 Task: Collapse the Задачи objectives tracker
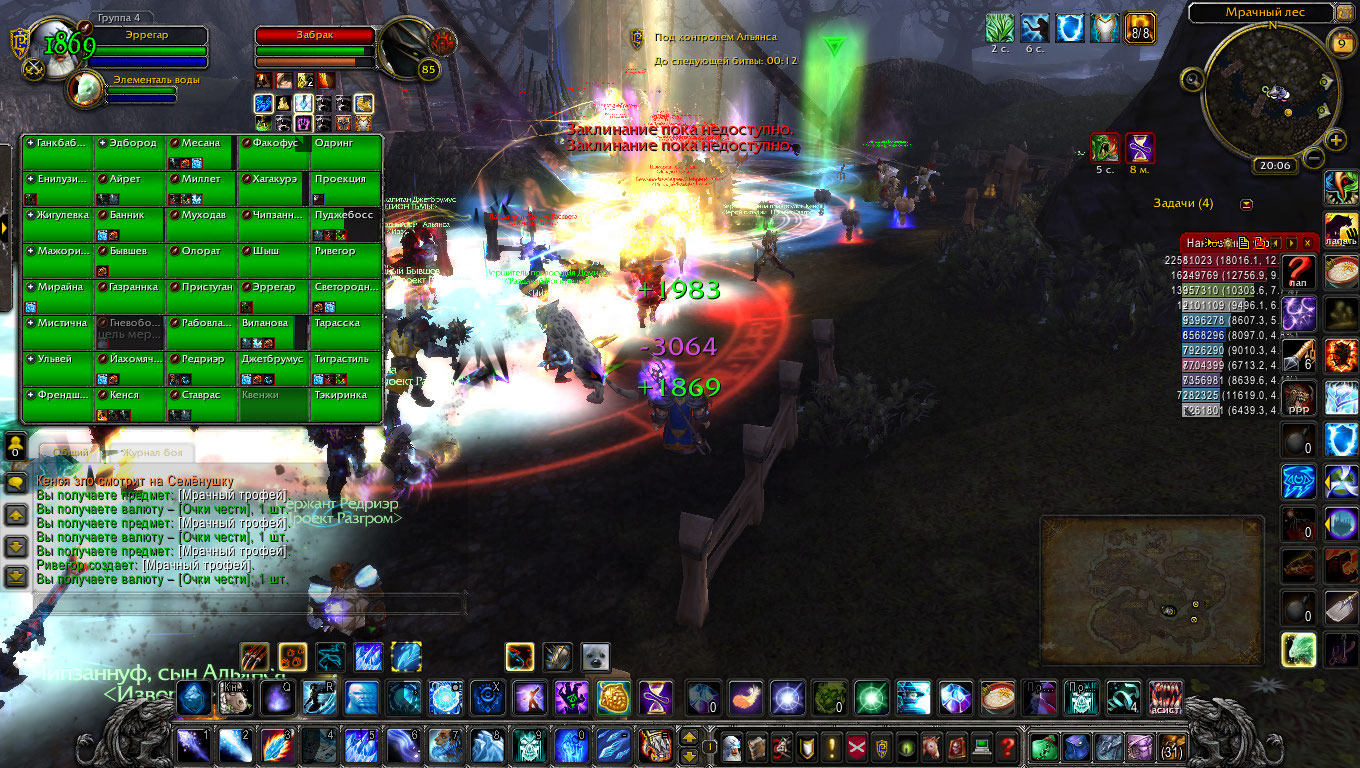(1246, 204)
